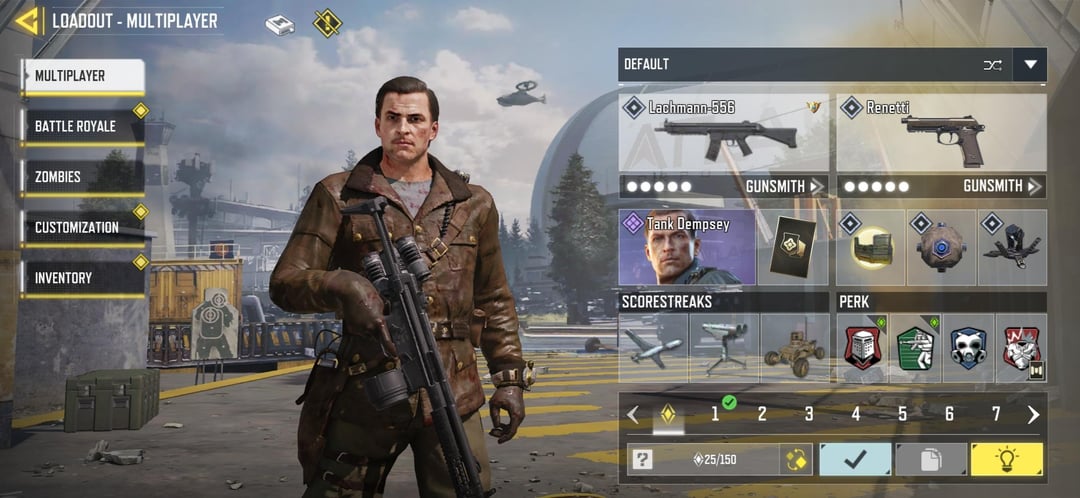Expand the Default loadout dropdown arrow
Viewport: 1080px width, 498px height.
tap(1029, 65)
